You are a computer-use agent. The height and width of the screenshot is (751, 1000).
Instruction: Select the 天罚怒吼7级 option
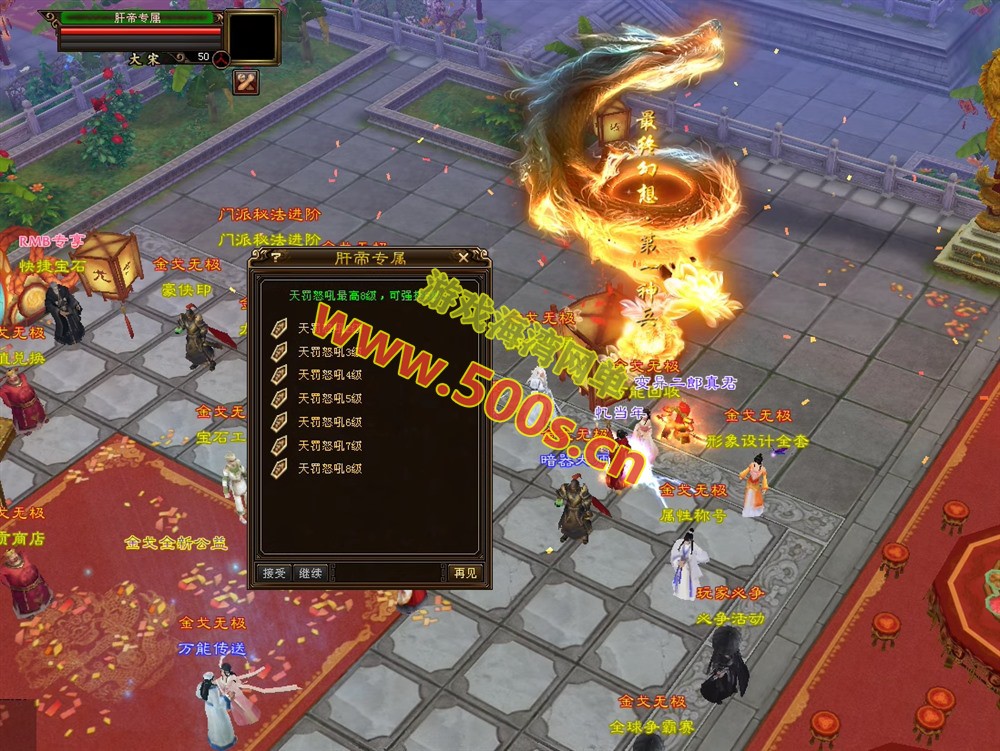point(329,445)
